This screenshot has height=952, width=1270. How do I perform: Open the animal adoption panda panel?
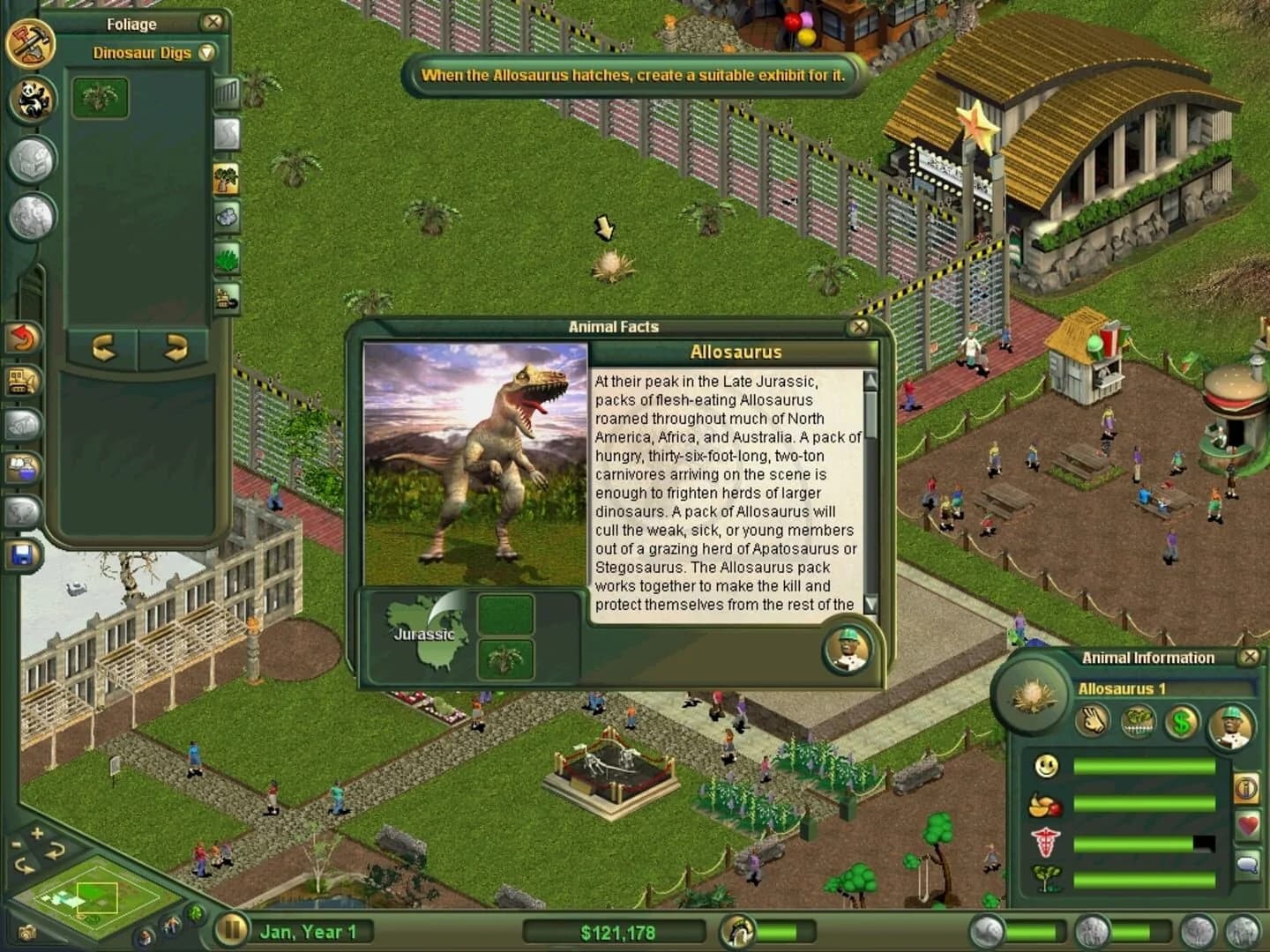coord(34,100)
